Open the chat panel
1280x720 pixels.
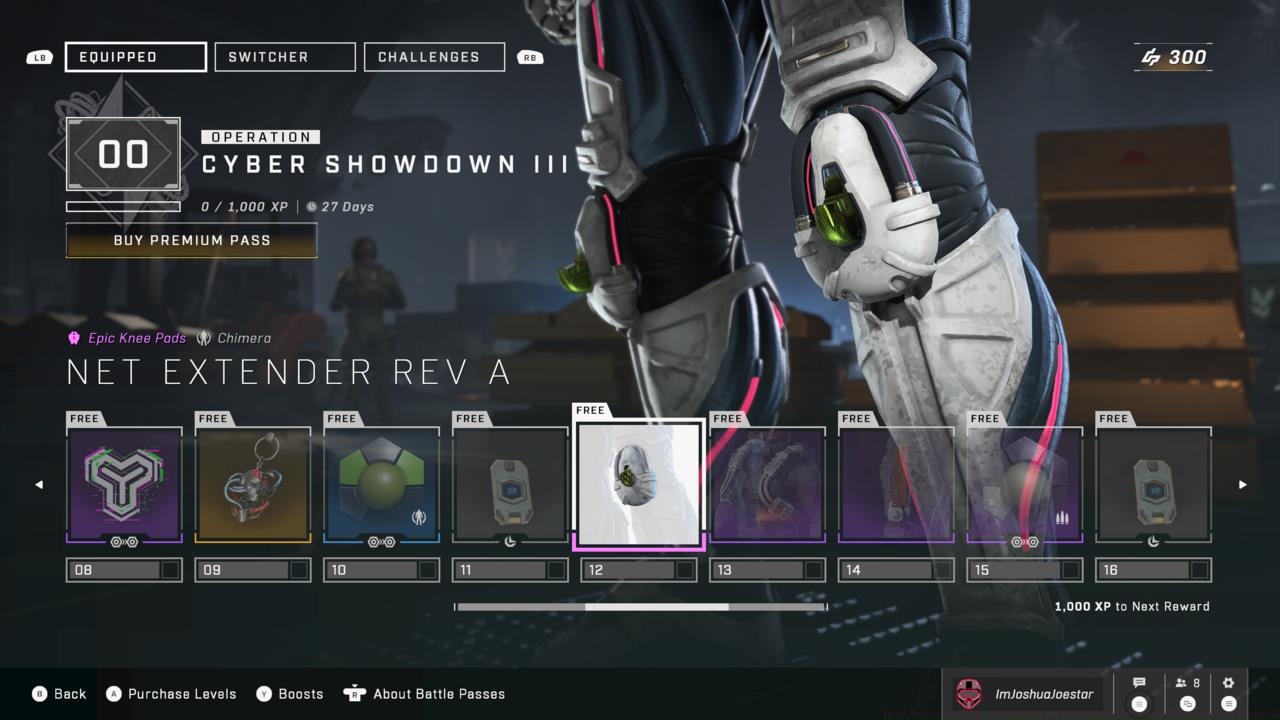[1139, 693]
